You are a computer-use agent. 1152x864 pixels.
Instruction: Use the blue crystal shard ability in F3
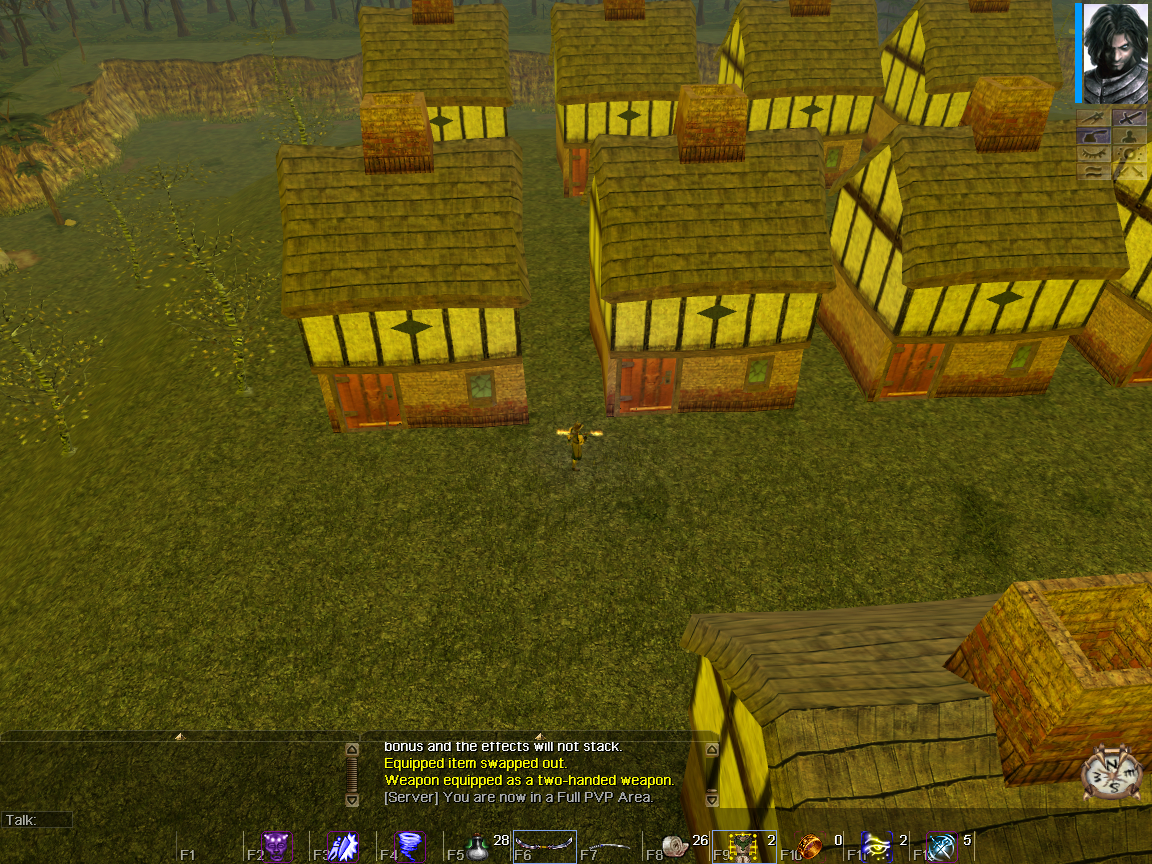point(344,847)
